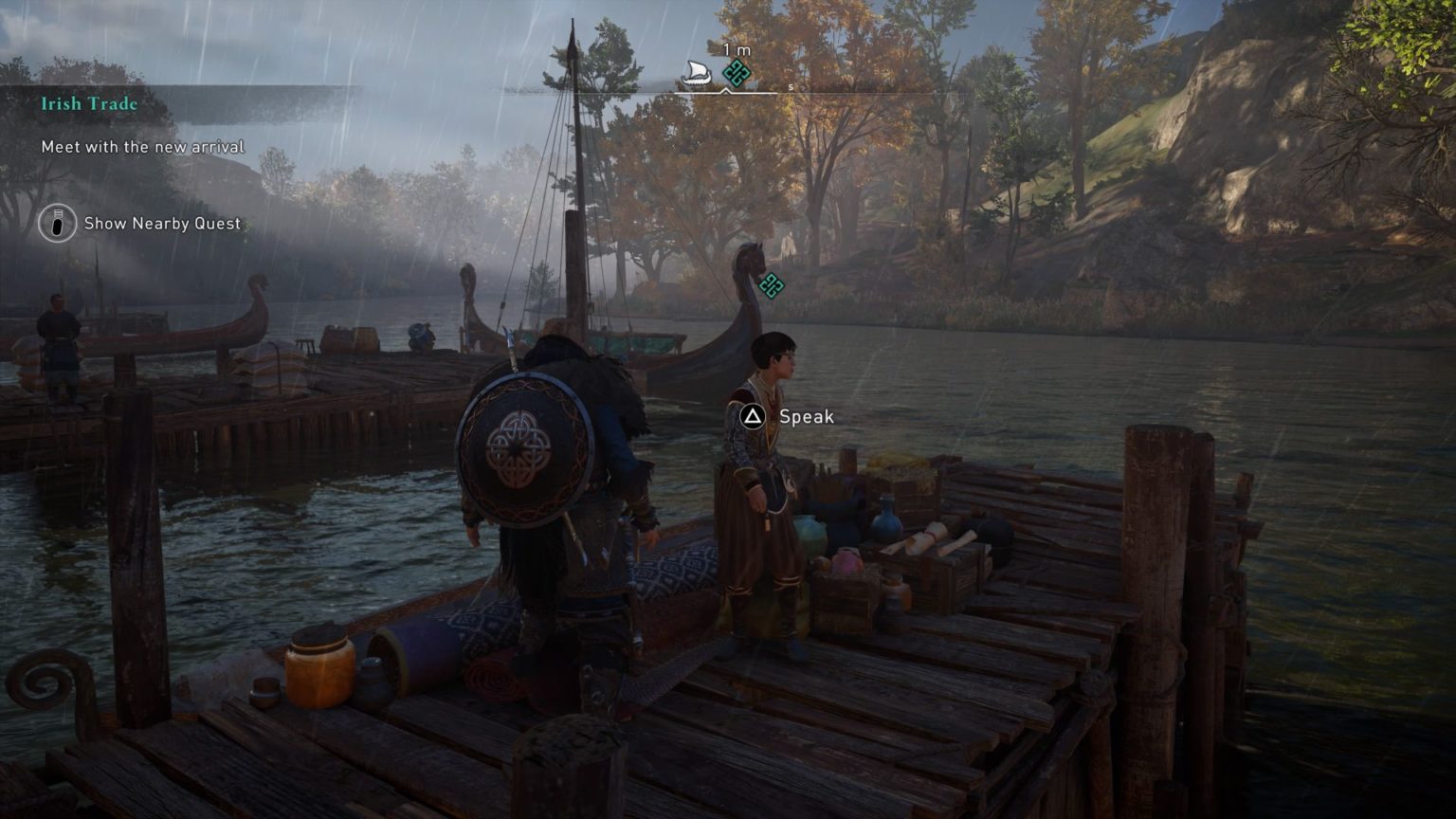Activate the Show Nearby Quest option
The image size is (1456, 819).
161,225
